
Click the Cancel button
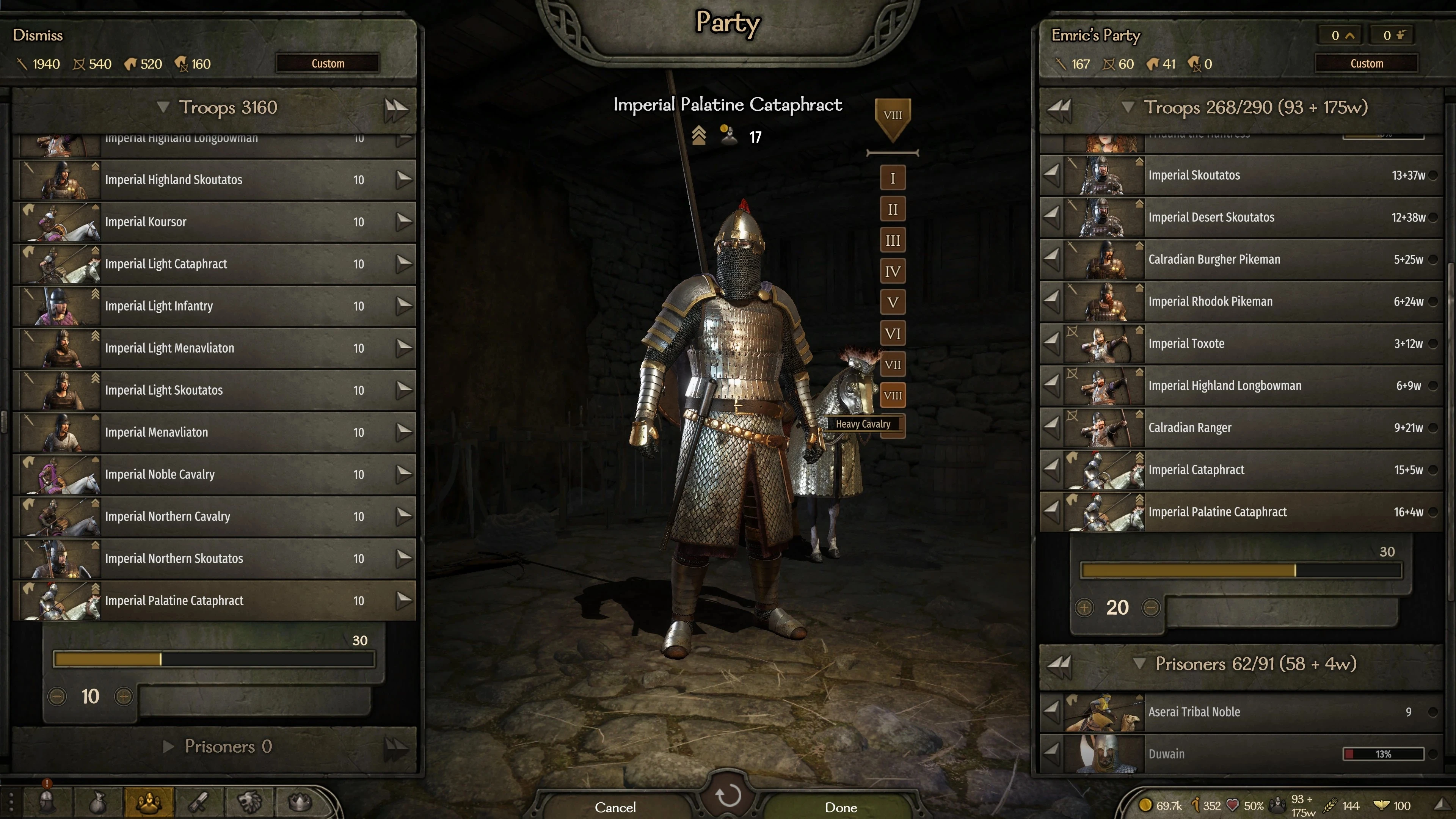click(x=615, y=806)
